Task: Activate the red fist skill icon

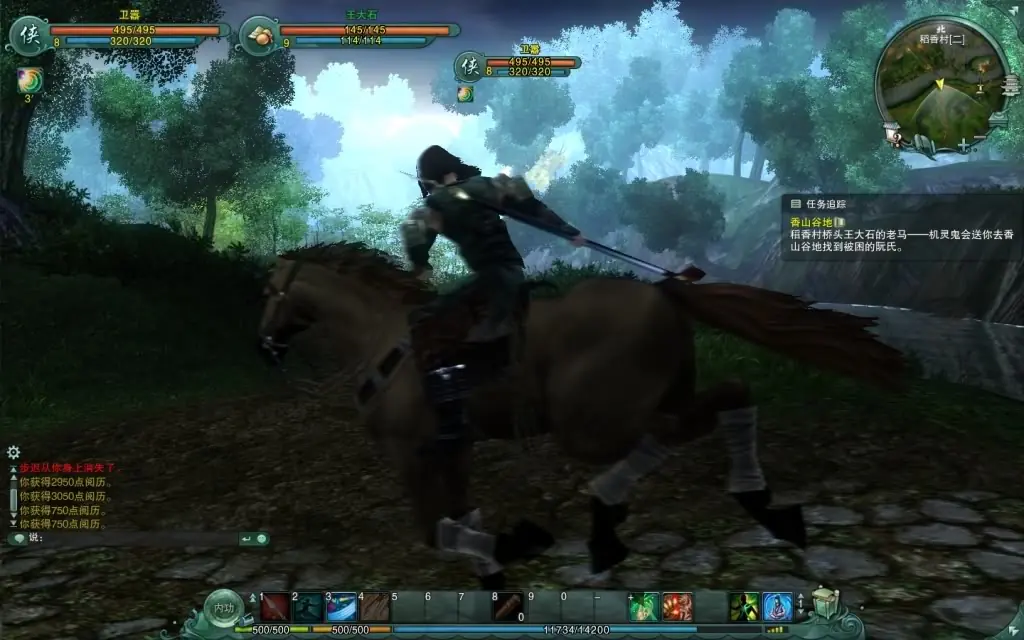Action: (677, 607)
